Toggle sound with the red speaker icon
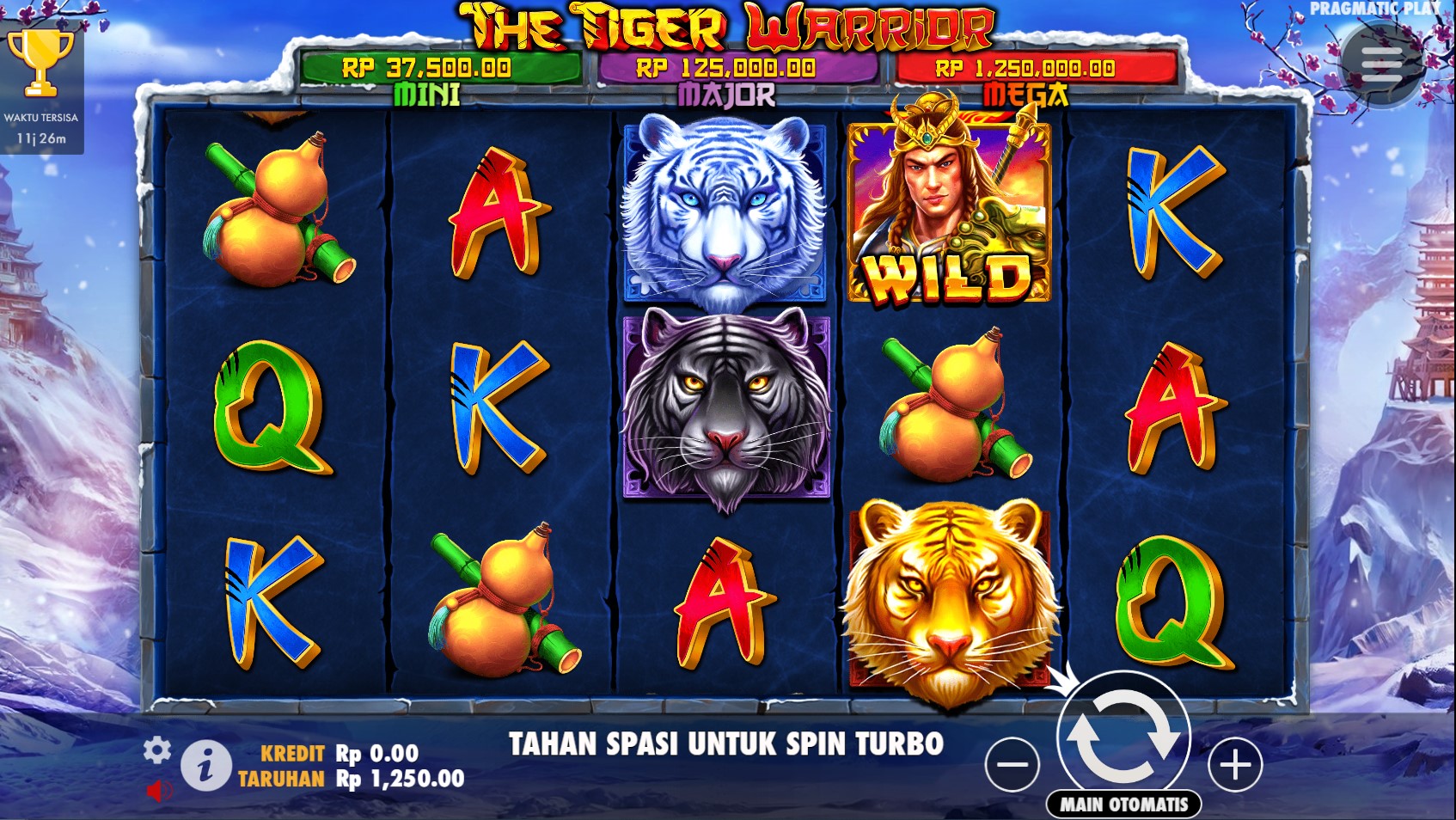 click(x=158, y=790)
